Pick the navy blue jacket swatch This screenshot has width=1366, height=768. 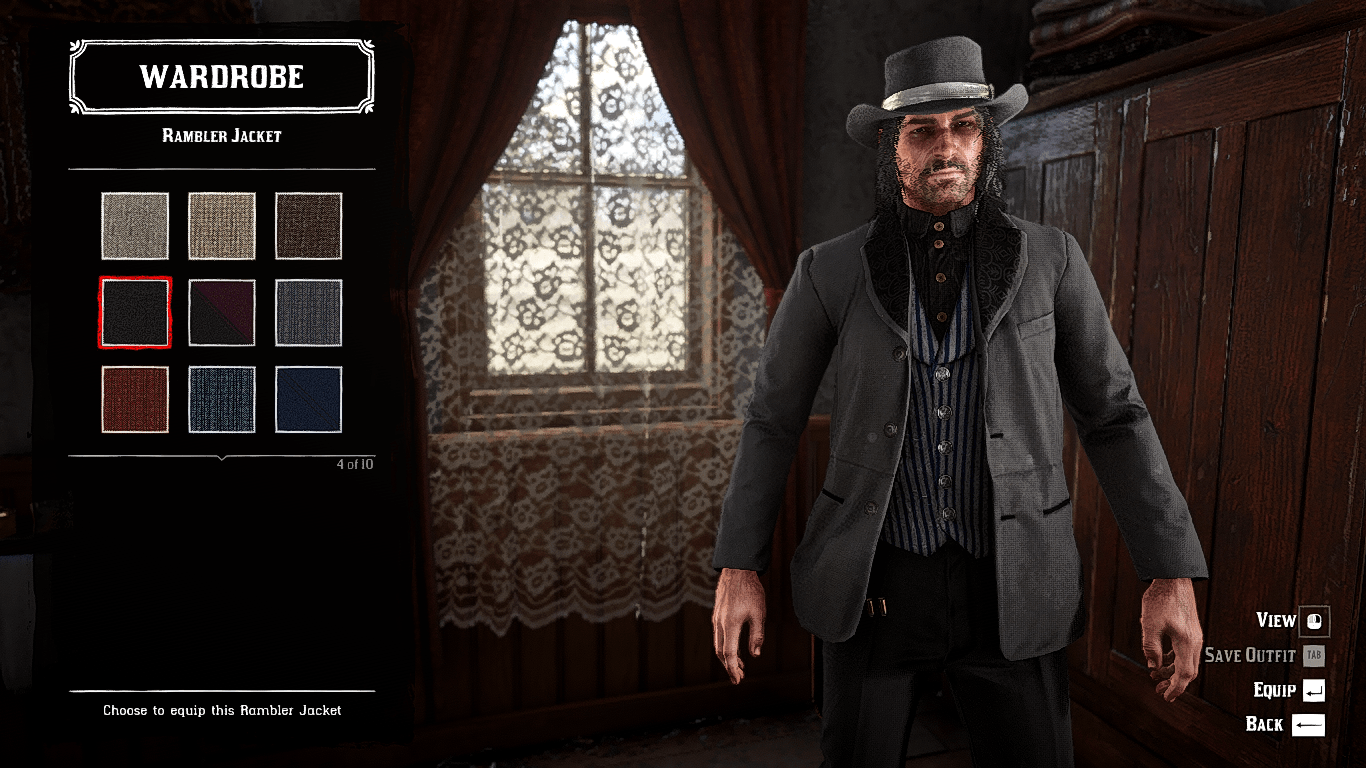point(309,400)
